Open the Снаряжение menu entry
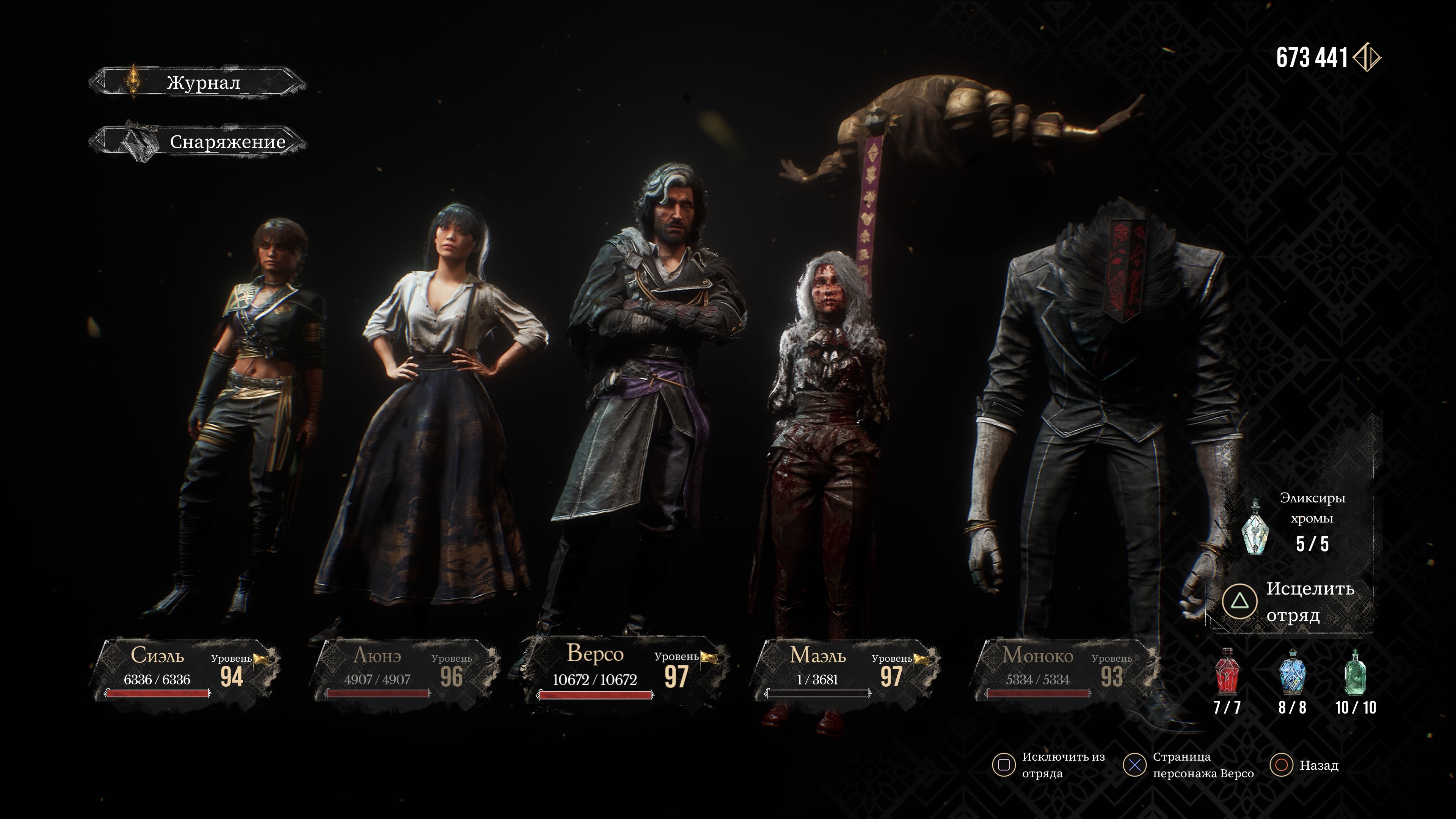This screenshot has width=1456, height=819. (x=198, y=141)
